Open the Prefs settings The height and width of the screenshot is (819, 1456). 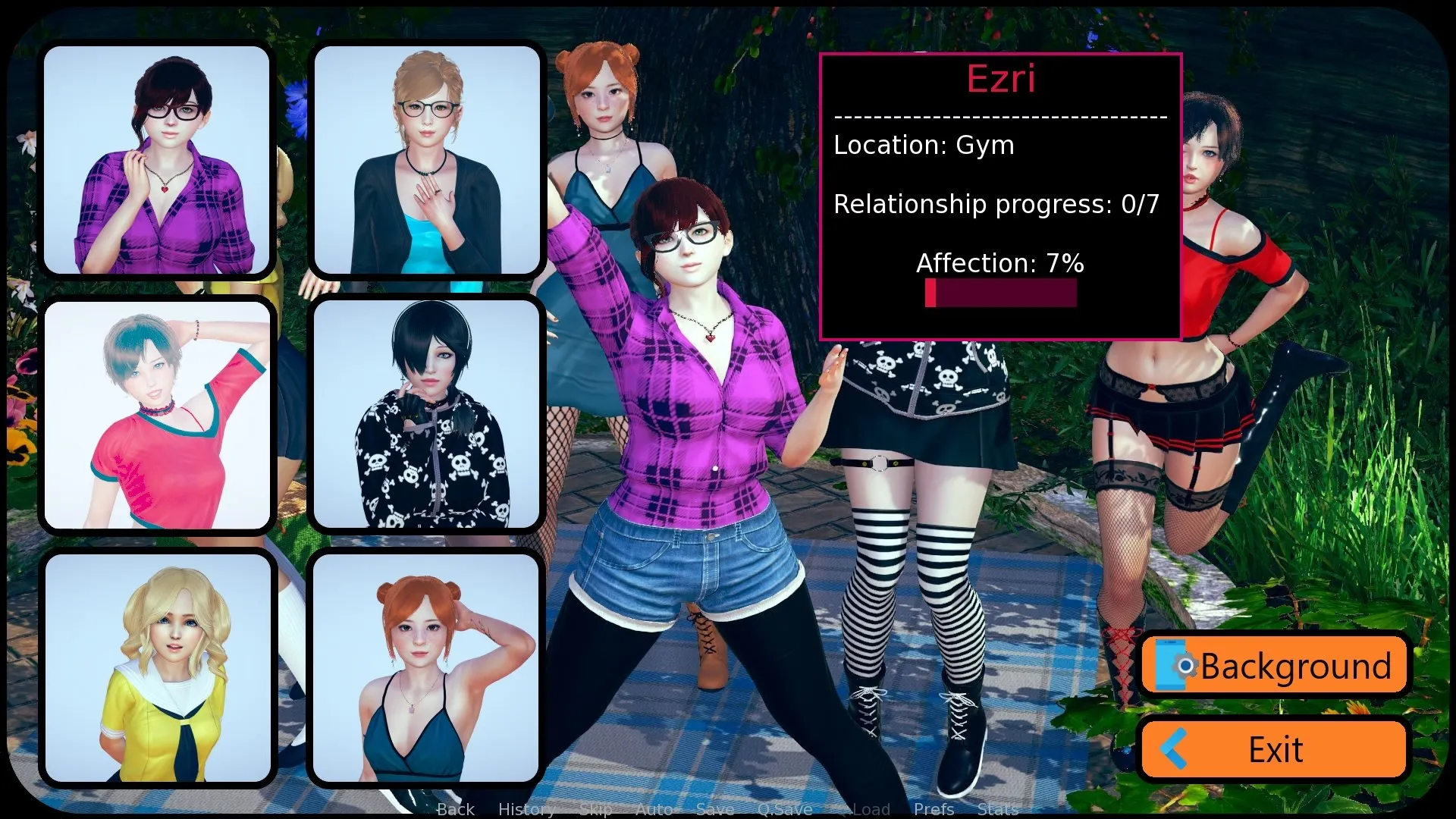click(934, 809)
